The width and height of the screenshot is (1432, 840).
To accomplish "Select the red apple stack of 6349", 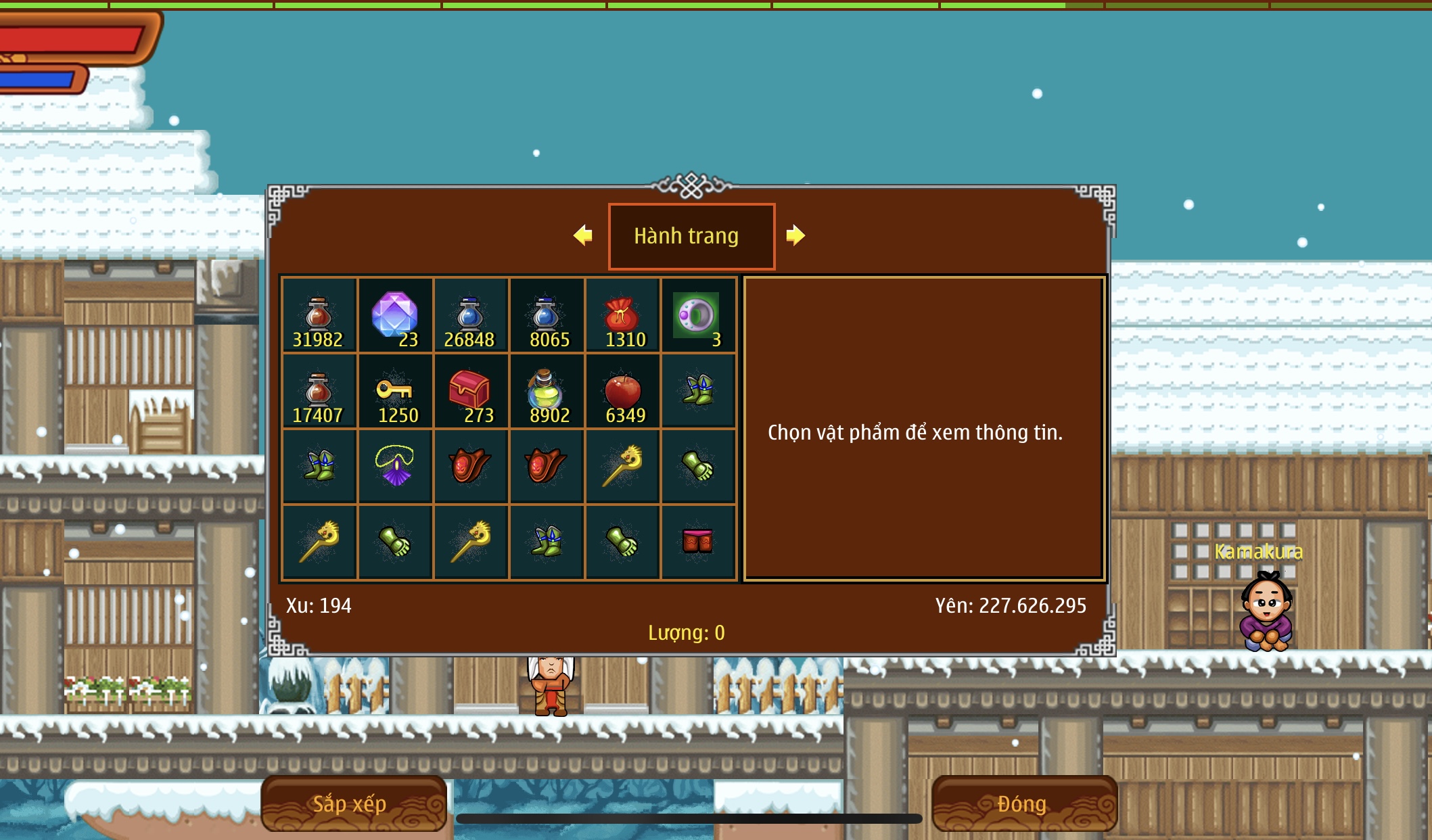I will click(x=622, y=391).
